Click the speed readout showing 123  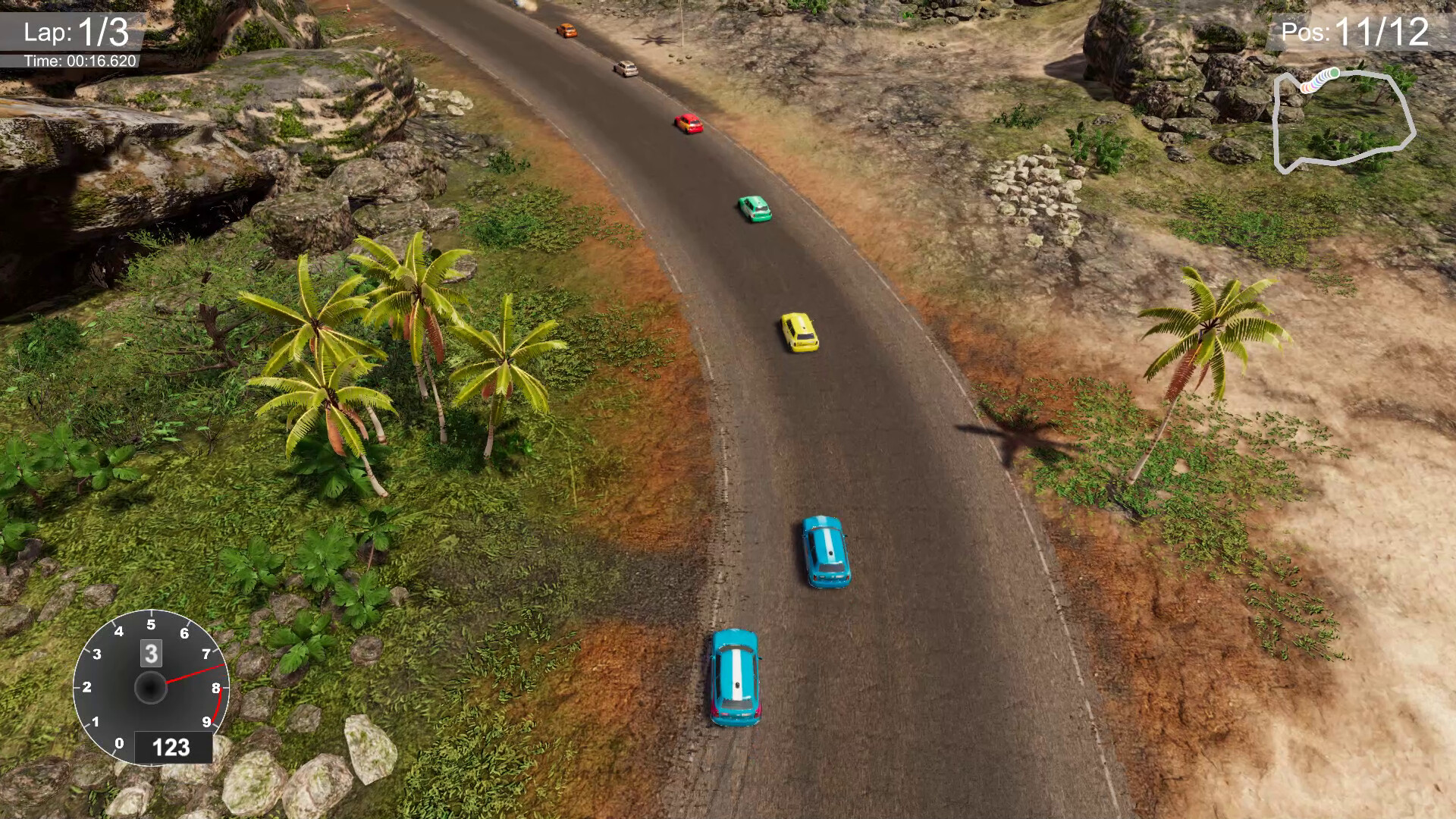pos(171,747)
